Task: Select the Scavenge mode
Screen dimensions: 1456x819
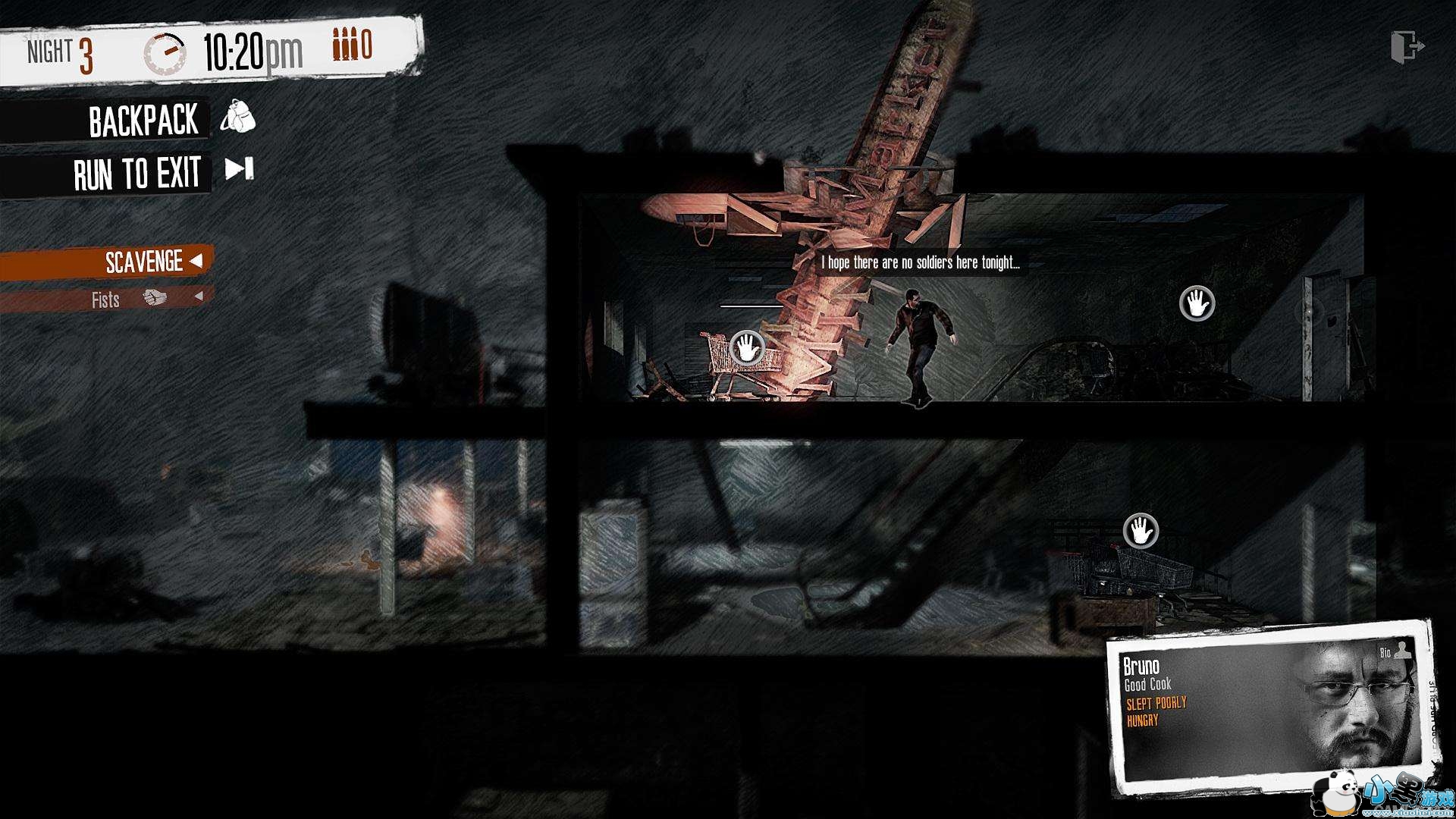Action: click(x=144, y=262)
